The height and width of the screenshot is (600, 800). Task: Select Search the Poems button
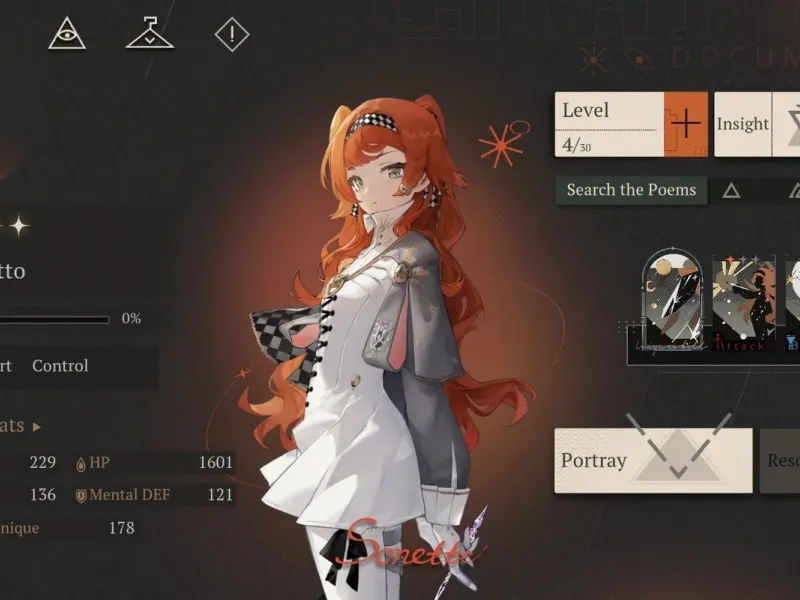(x=631, y=190)
